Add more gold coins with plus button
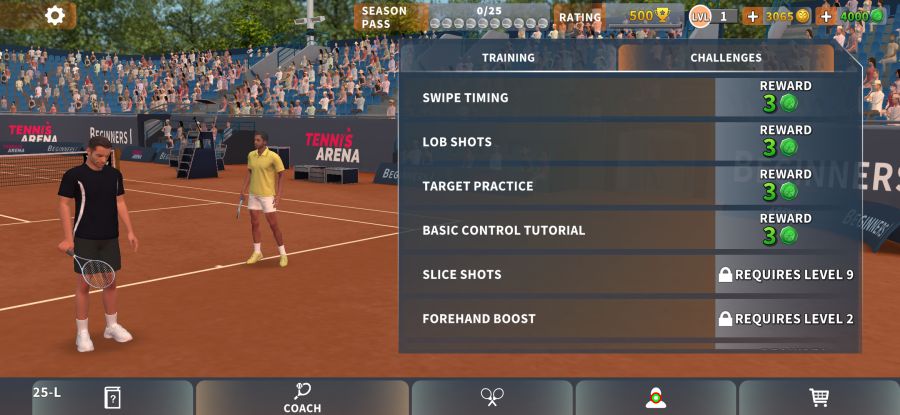The image size is (900, 415). tap(753, 16)
